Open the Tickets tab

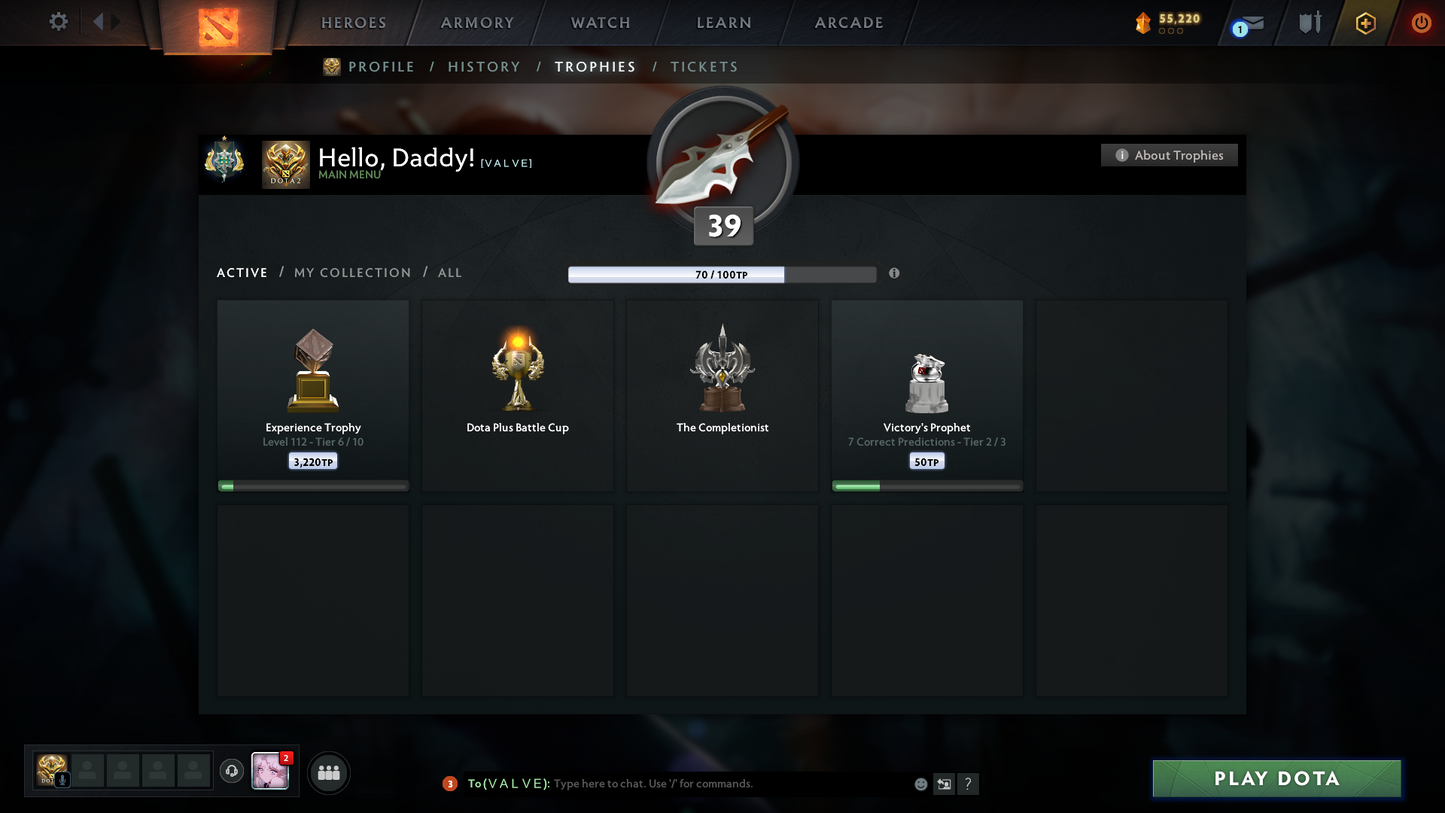click(704, 67)
